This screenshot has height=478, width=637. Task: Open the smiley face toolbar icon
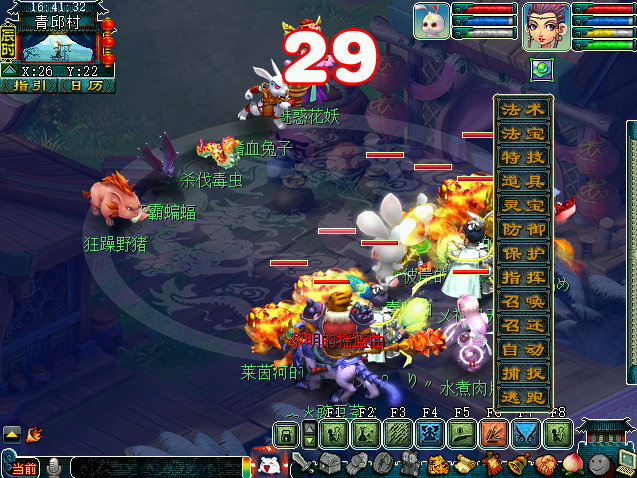pyautogui.click(x=599, y=464)
